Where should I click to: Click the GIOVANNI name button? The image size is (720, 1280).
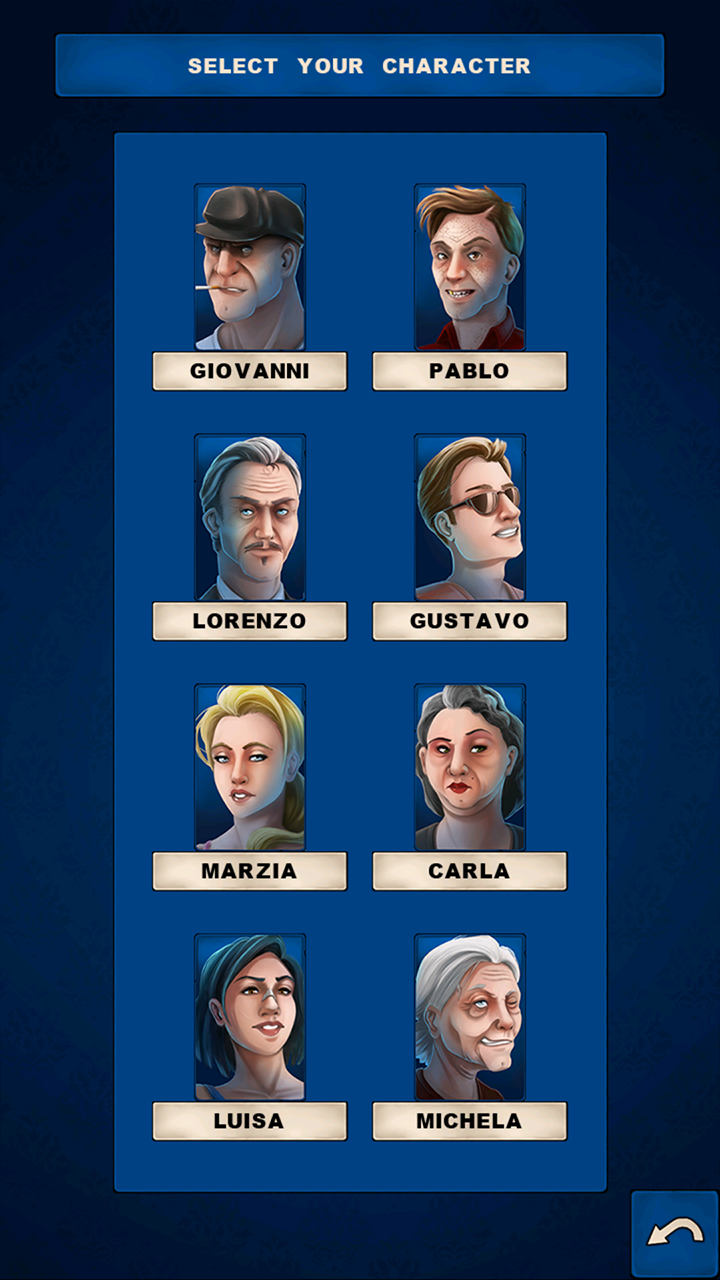[250, 371]
